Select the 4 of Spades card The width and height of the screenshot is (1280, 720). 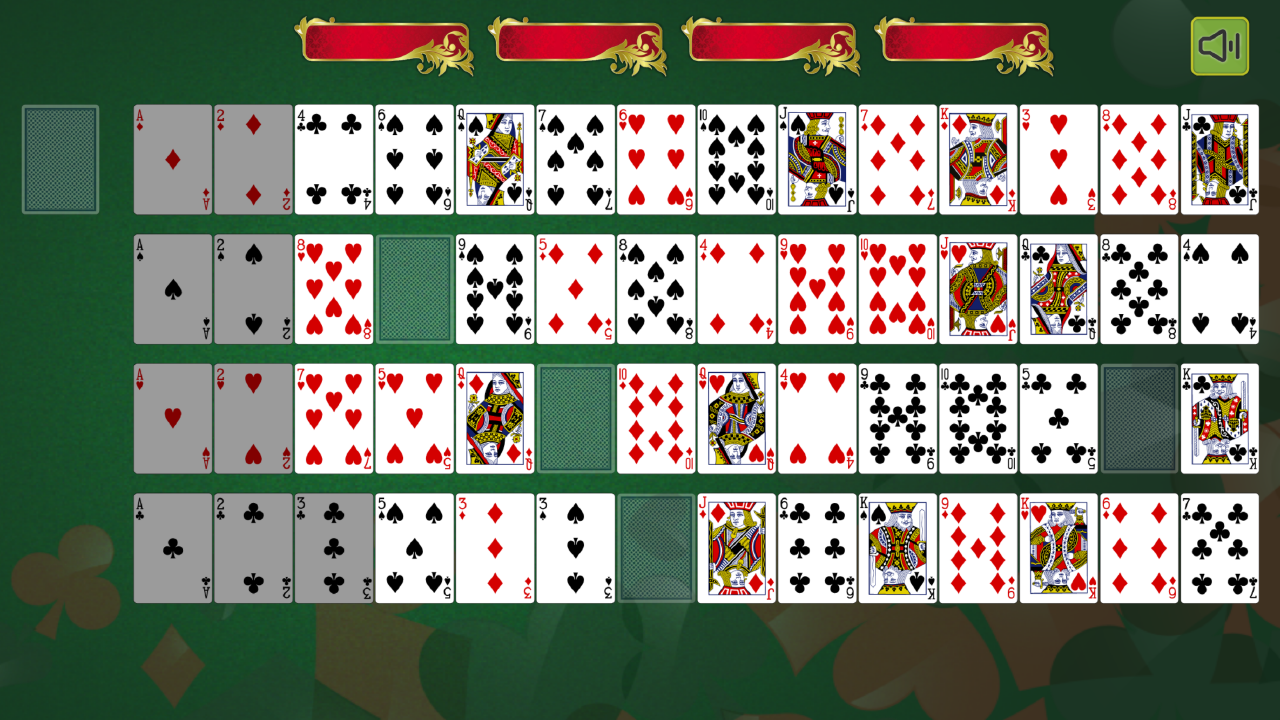tap(1218, 288)
